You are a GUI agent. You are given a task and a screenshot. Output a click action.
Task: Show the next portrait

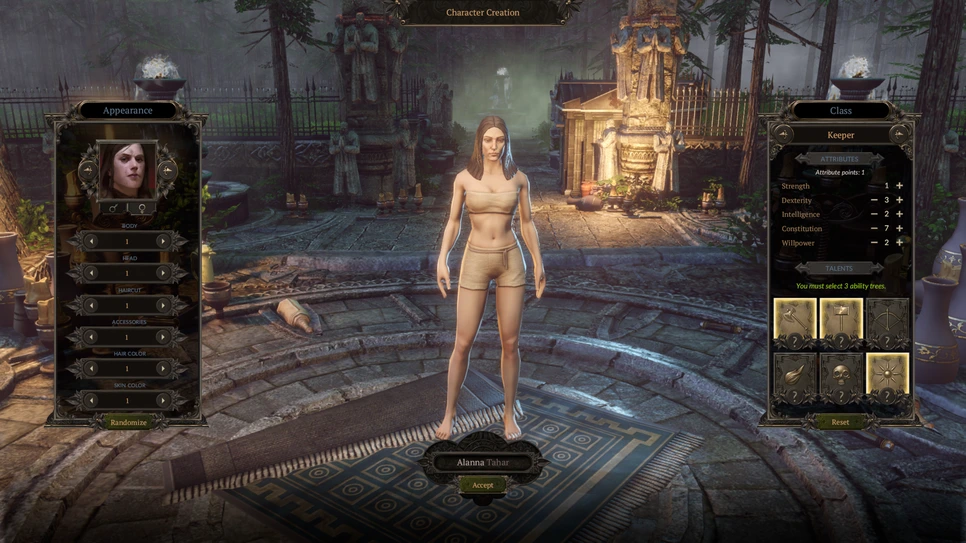click(x=167, y=171)
